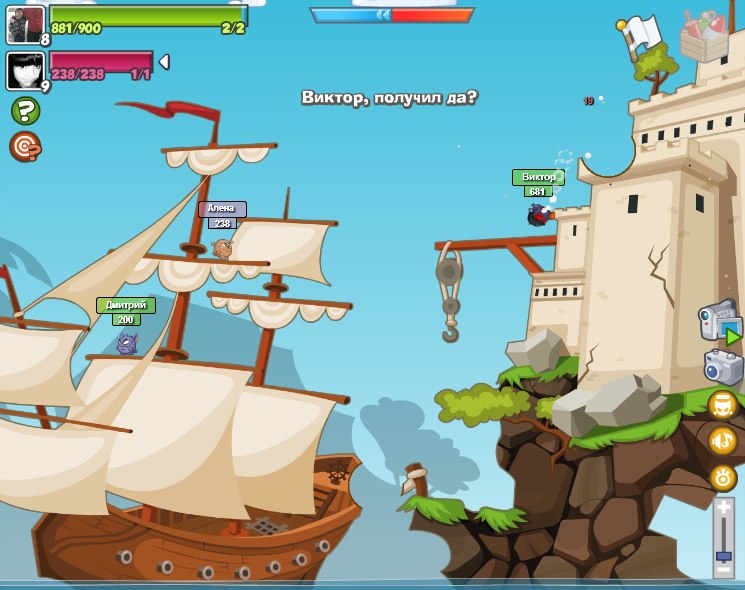
Task: Start video recording with the camcorder icon
Action: coord(720,322)
